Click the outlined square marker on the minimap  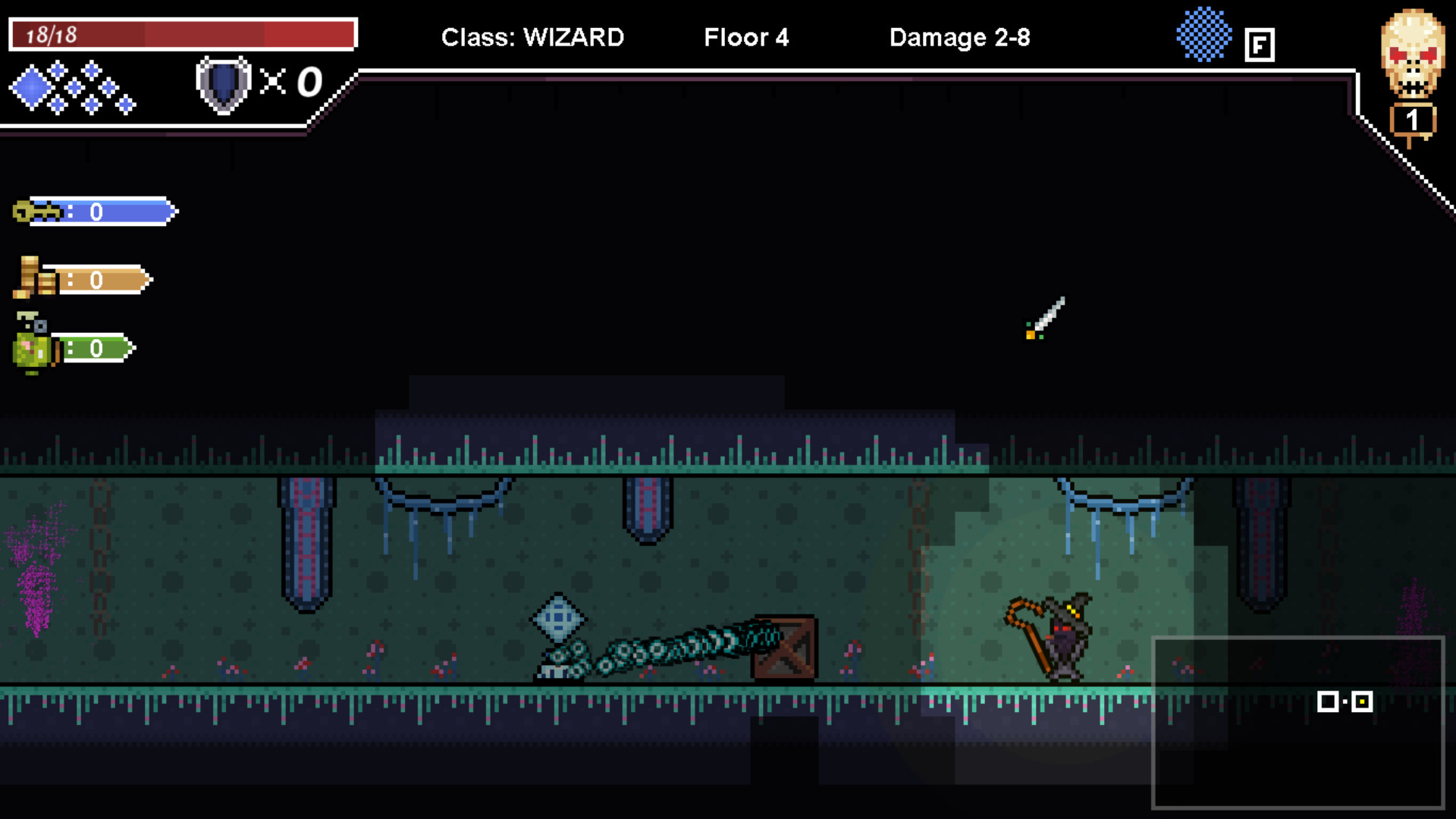point(1328,701)
